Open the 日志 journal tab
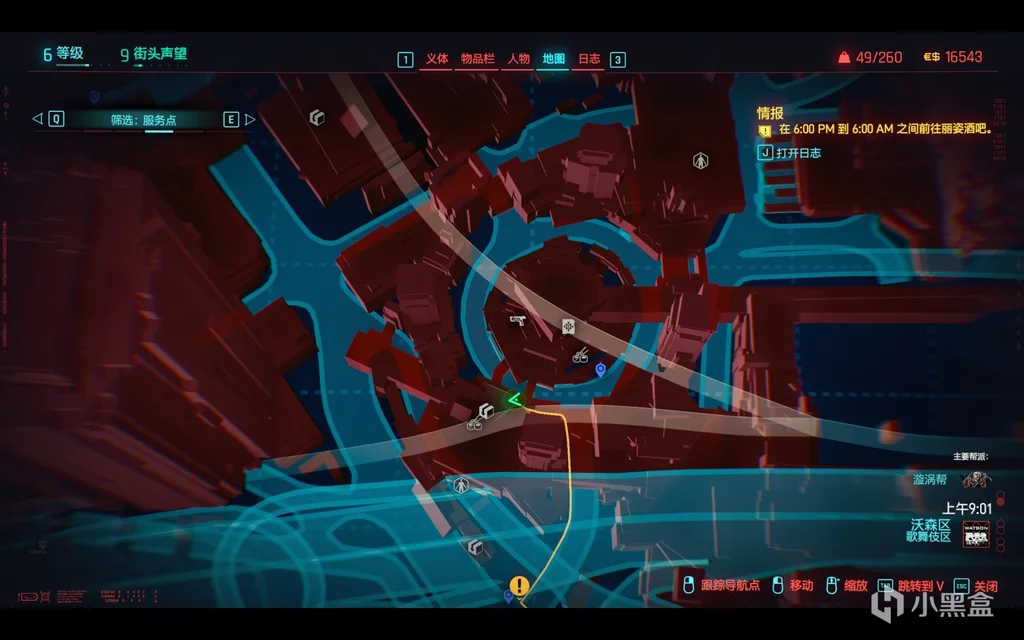Image resolution: width=1024 pixels, height=640 pixels. click(x=589, y=59)
